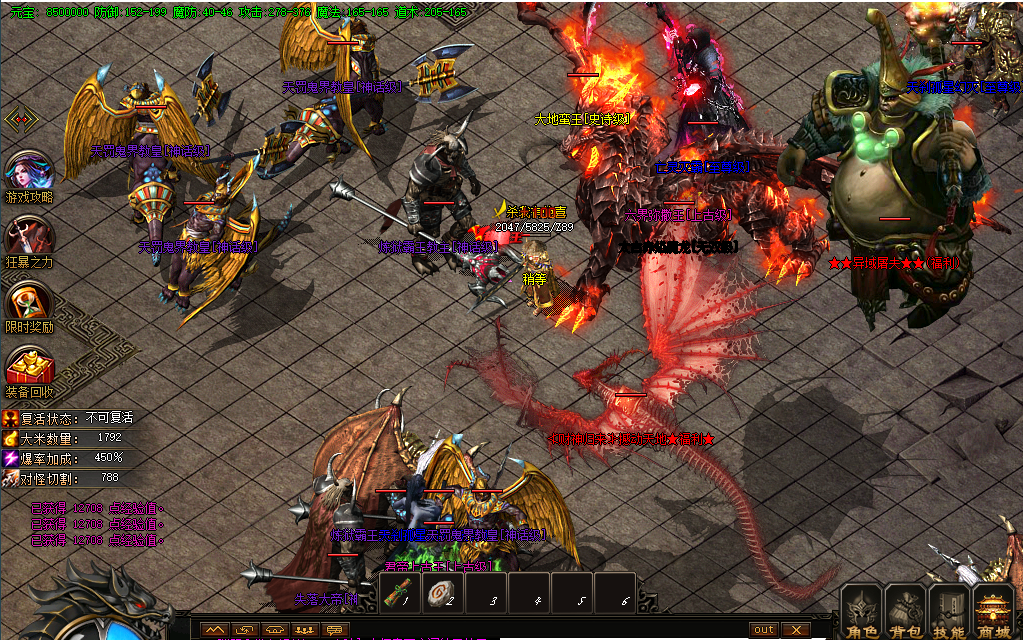Viewport: 1023px width, 640px height.
Task: Open the 商城 shop
Action: pyautogui.click(x=994, y=611)
